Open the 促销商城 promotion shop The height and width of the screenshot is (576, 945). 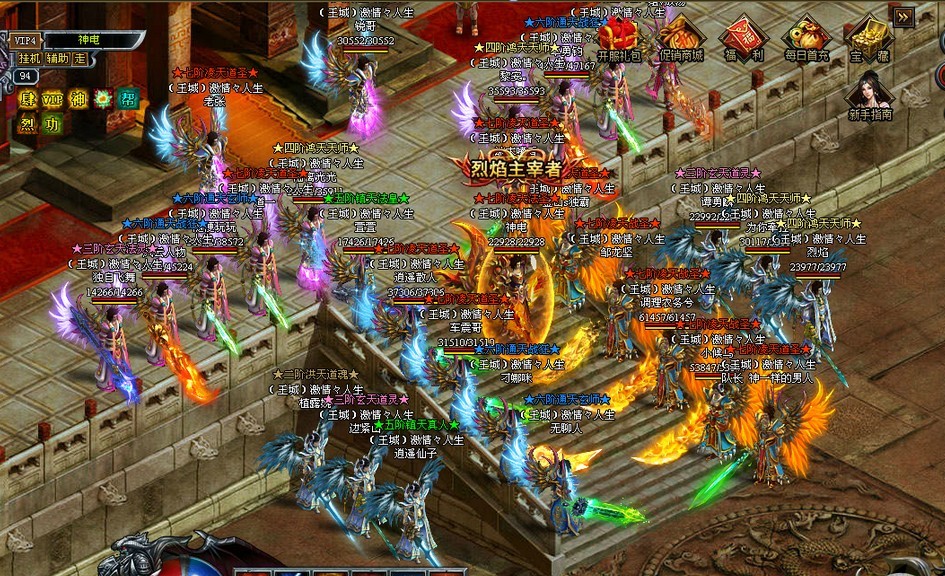679,40
